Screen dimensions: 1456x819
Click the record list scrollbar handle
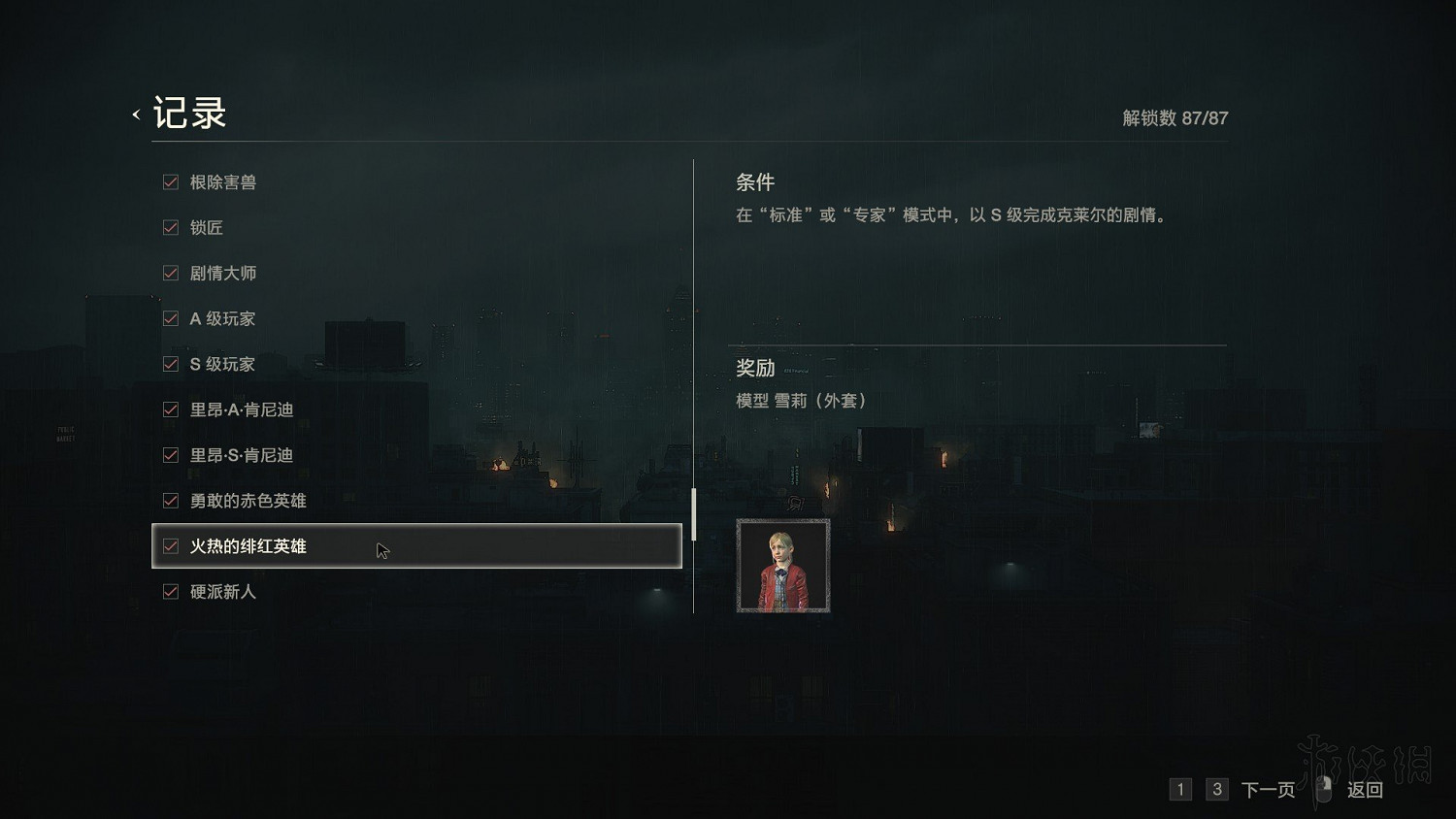coord(693,514)
